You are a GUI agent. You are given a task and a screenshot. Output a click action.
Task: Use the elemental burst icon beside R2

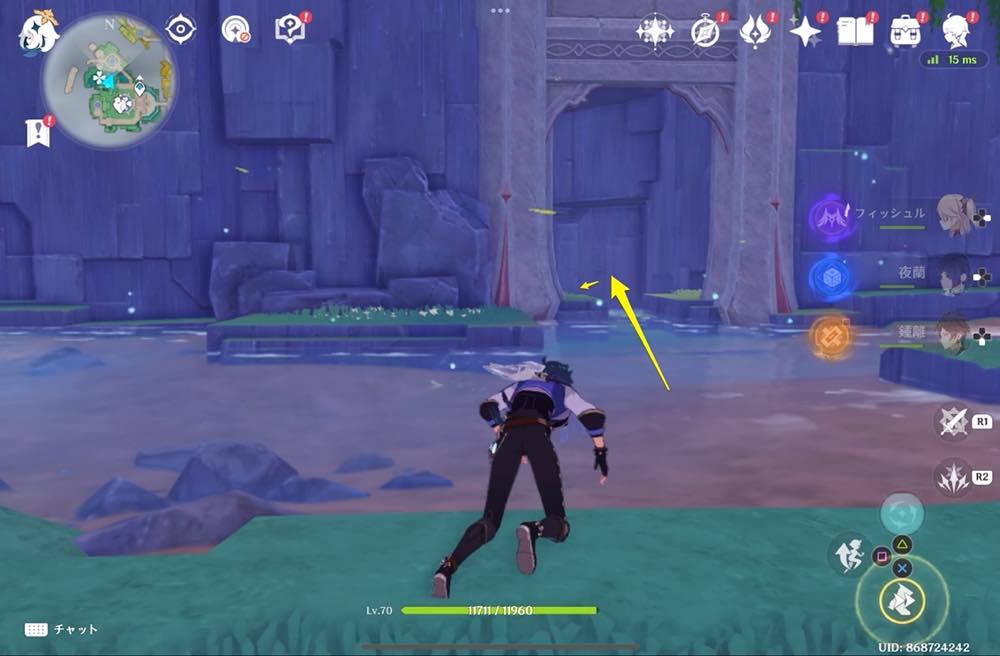tap(951, 476)
